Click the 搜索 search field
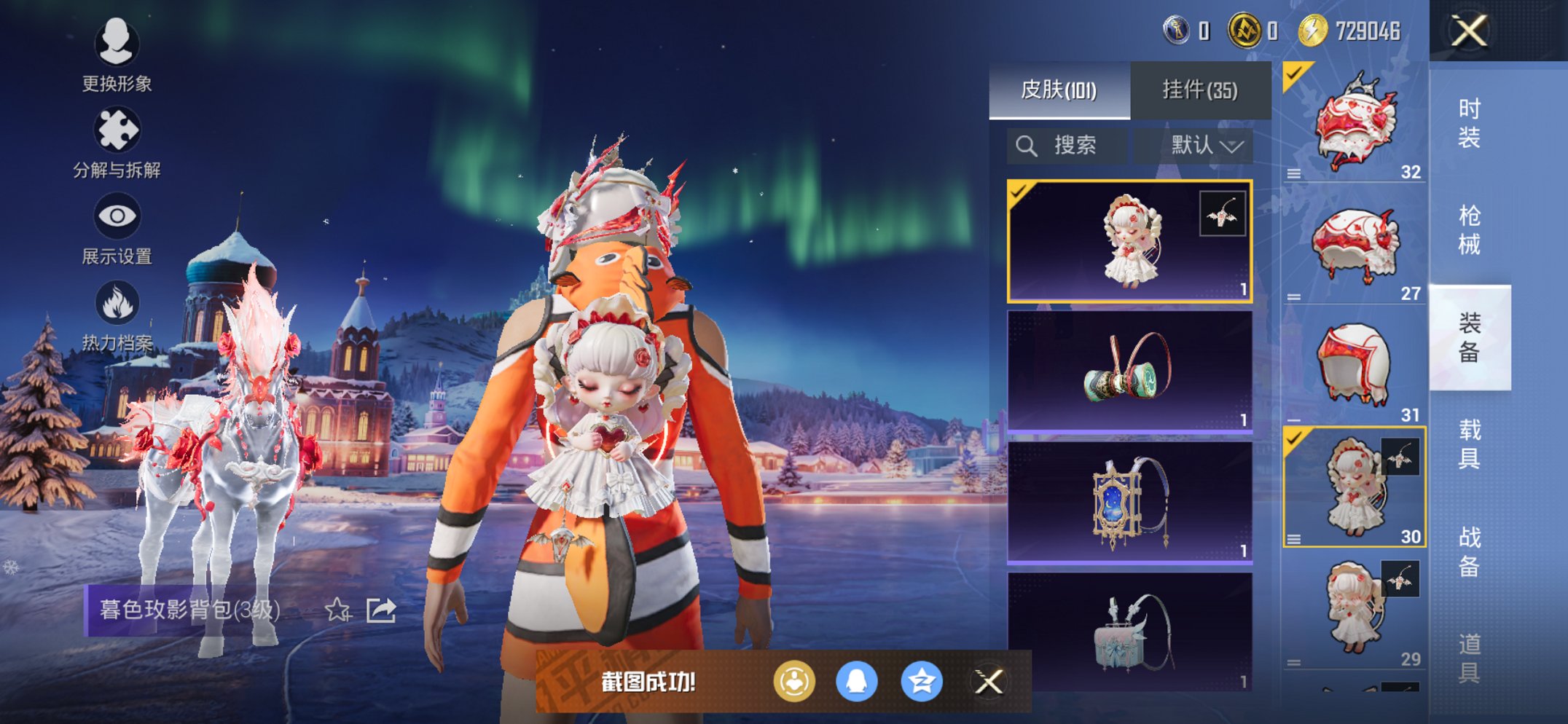1568x724 pixels. point(1067,146)
